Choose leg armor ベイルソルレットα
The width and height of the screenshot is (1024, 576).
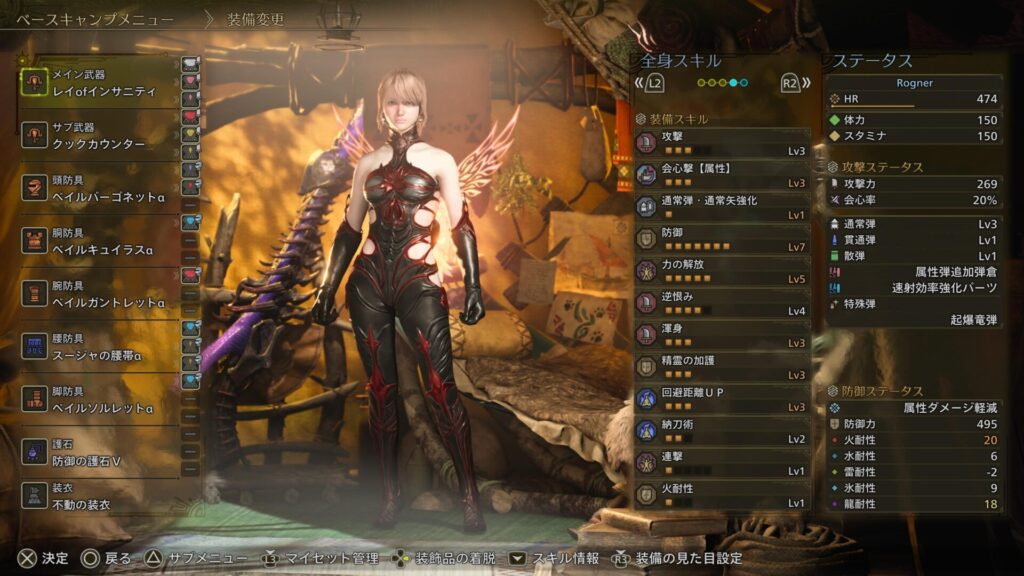click(100, 400)
